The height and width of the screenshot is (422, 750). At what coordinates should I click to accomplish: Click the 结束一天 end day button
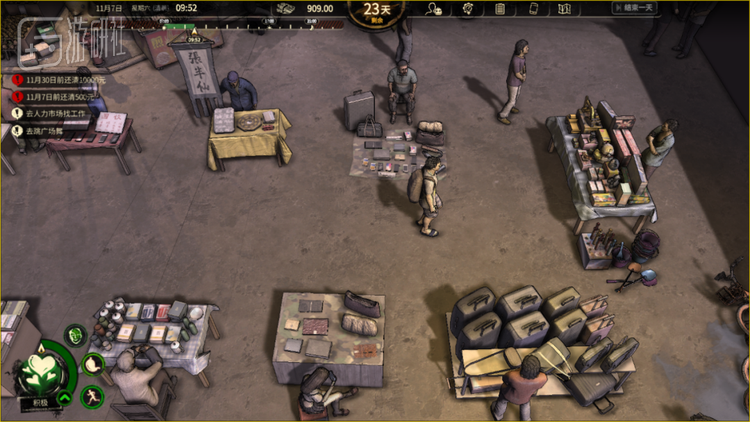pos(631,9)
